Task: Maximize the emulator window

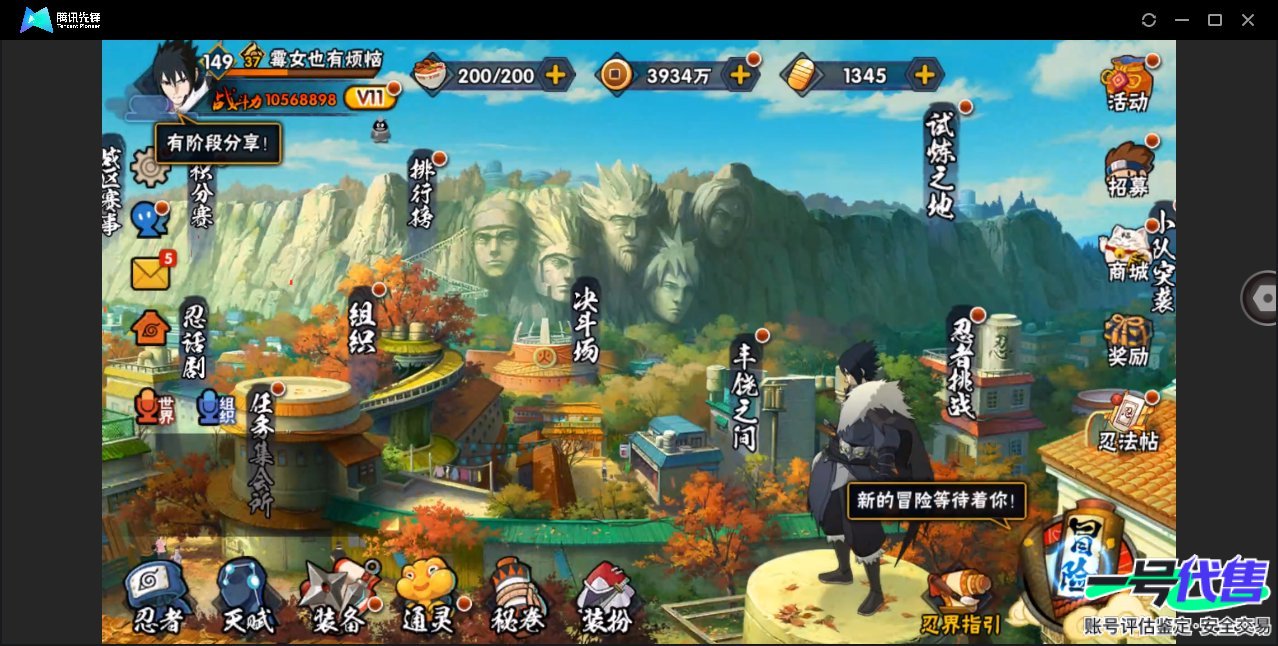Action: 1215,20
